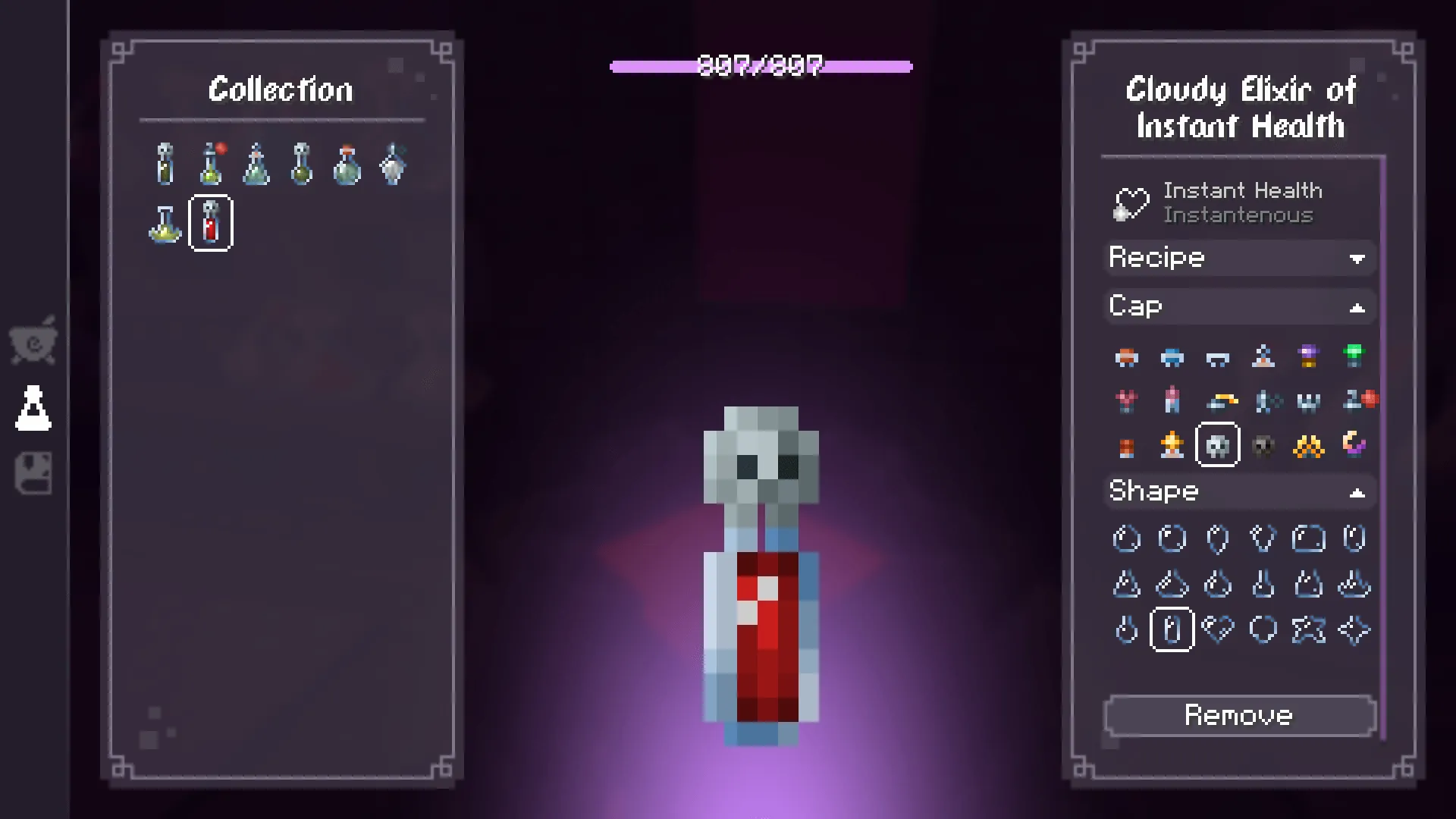Viewport: 1456px width, 819px height.
Task: Select the selected red elixir in Collection
Action: click(210, 223)
